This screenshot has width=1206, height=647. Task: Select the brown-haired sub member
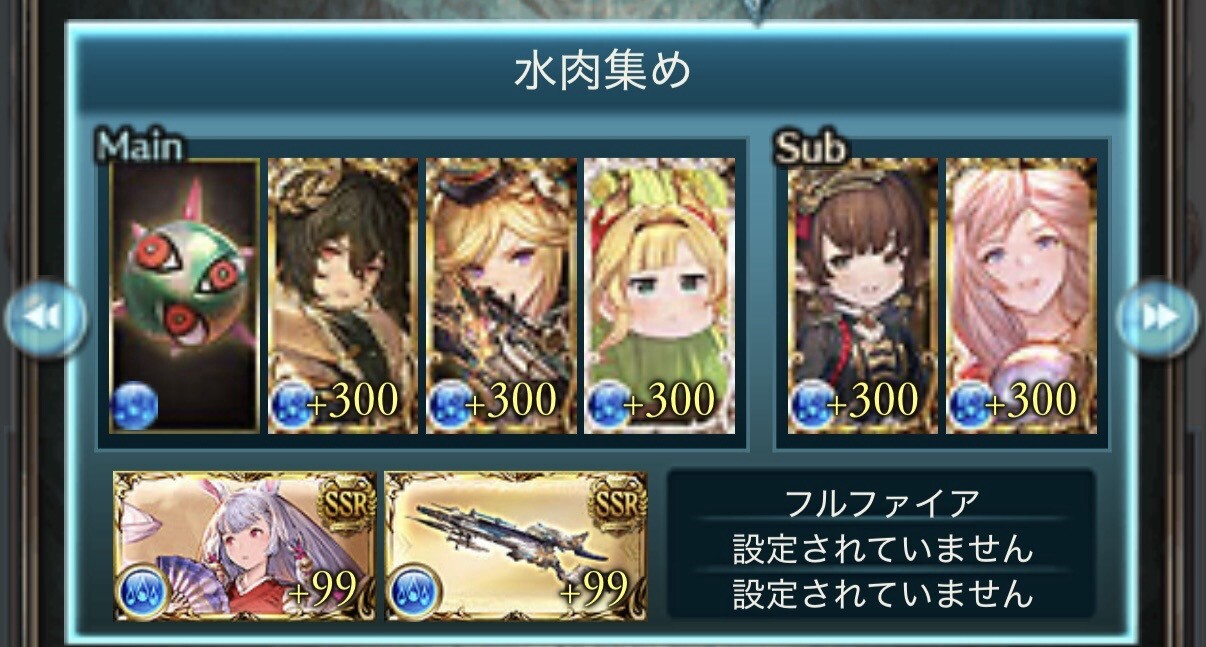click(x=863, y=296)
